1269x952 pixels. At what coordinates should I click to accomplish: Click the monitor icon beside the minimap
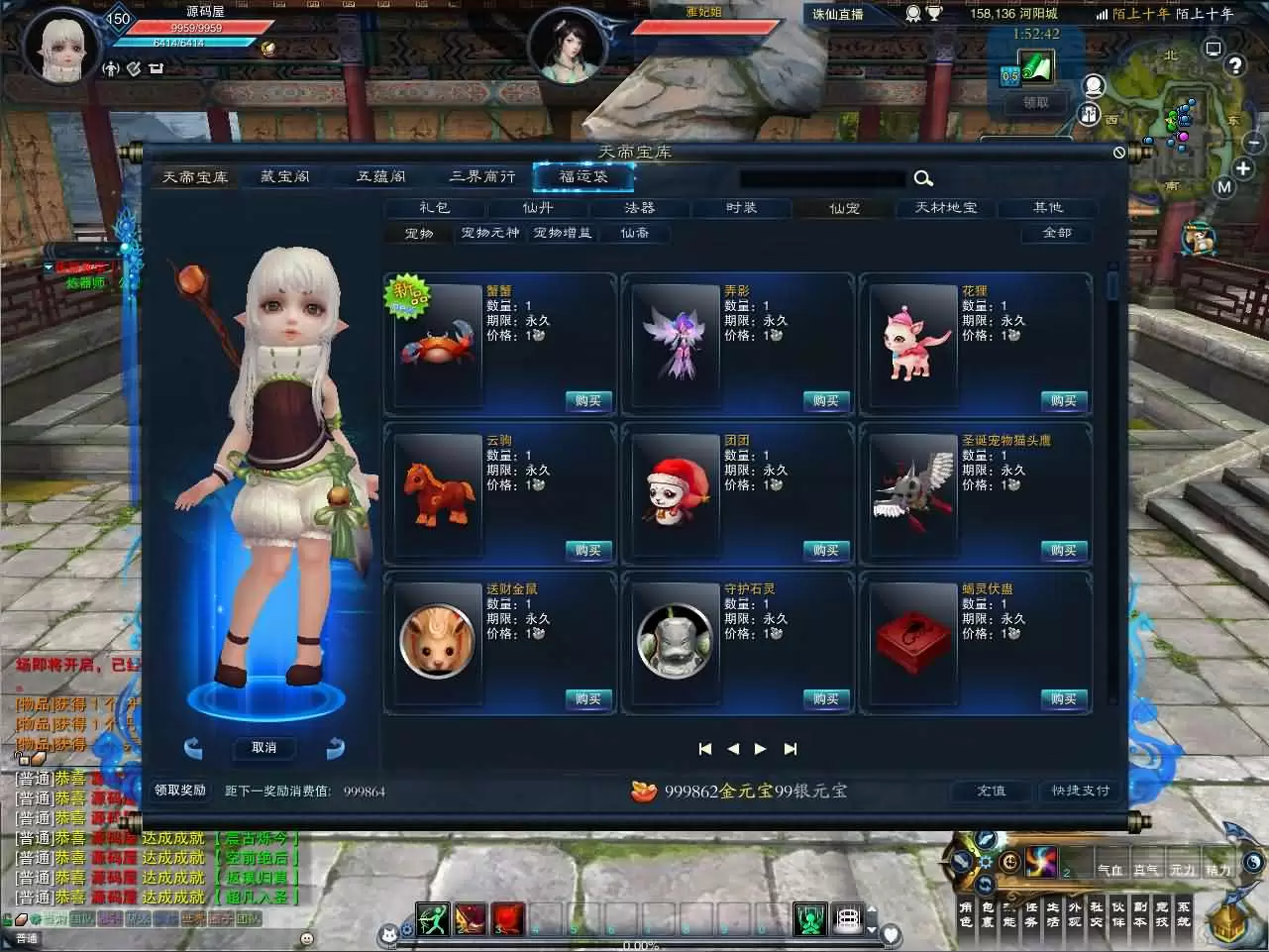click(1214, 48)
